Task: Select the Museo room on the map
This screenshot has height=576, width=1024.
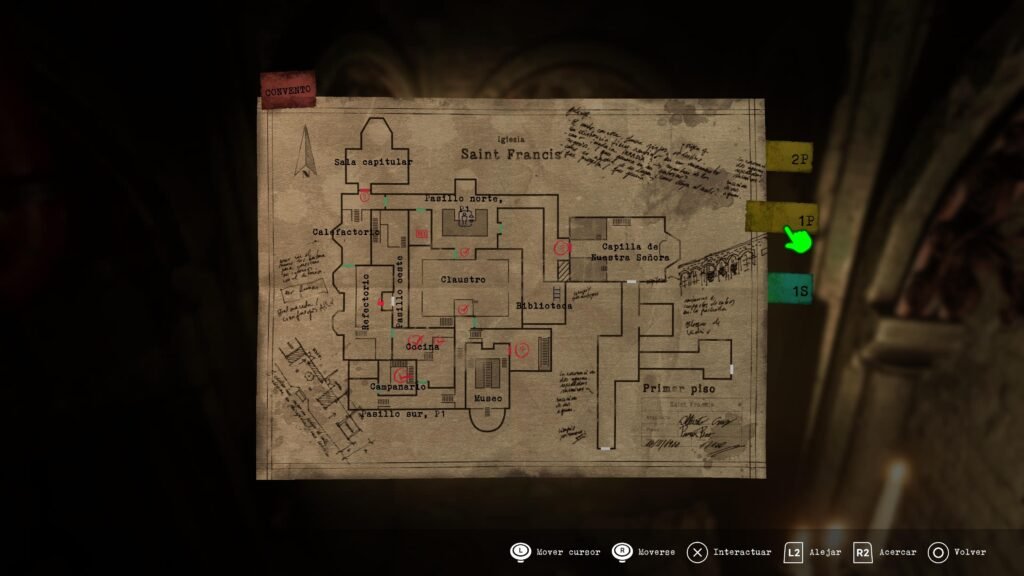Action: [x=489, y=400]
